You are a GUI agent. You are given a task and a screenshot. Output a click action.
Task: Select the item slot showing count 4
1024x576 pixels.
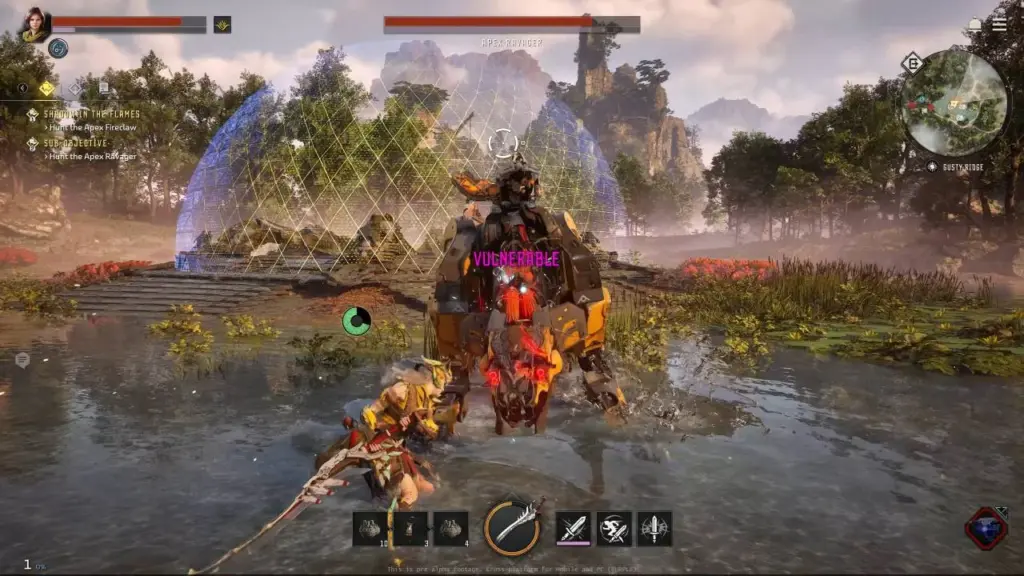tap(451, 528)
